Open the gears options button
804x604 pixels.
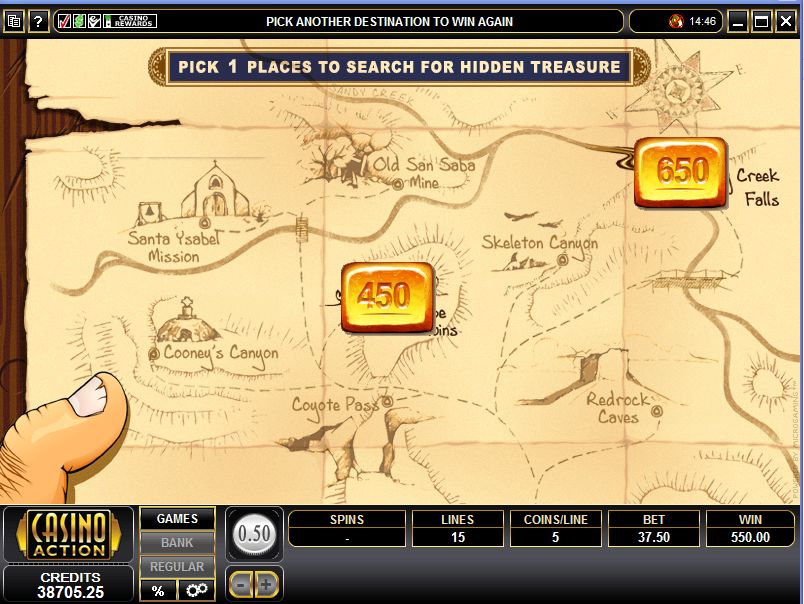(196, 591)
